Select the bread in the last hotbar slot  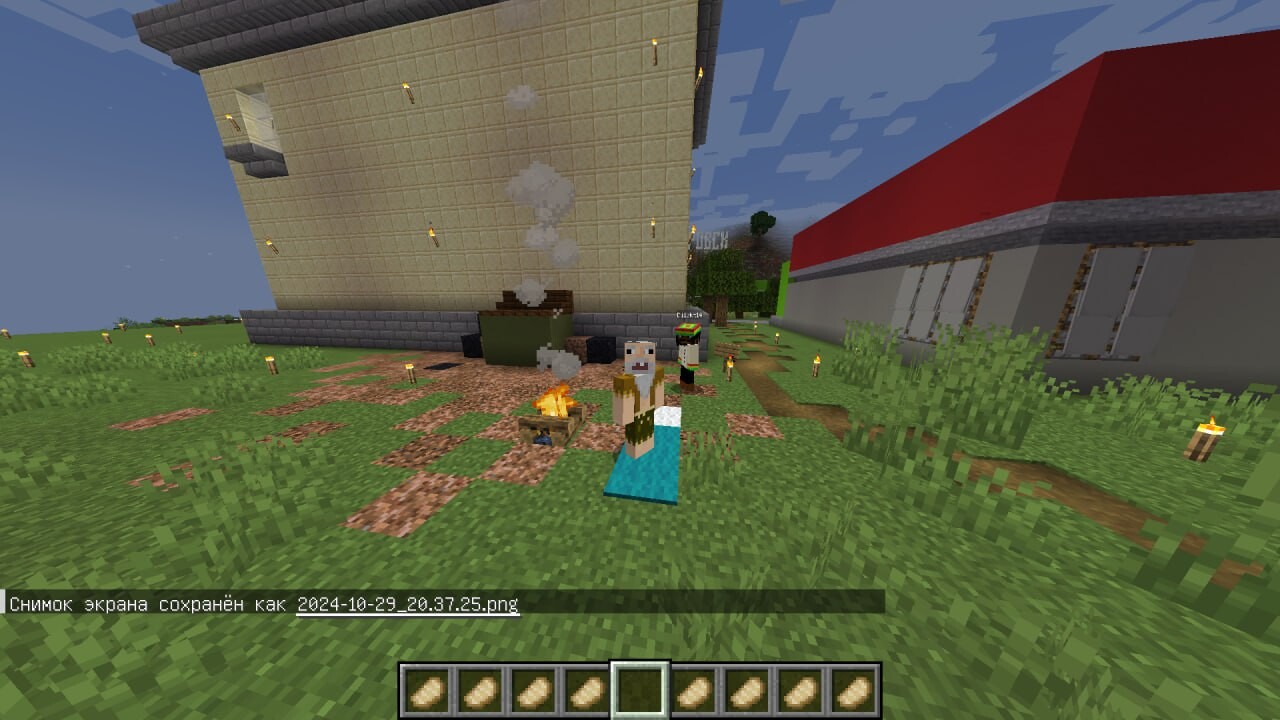point(856,690)
